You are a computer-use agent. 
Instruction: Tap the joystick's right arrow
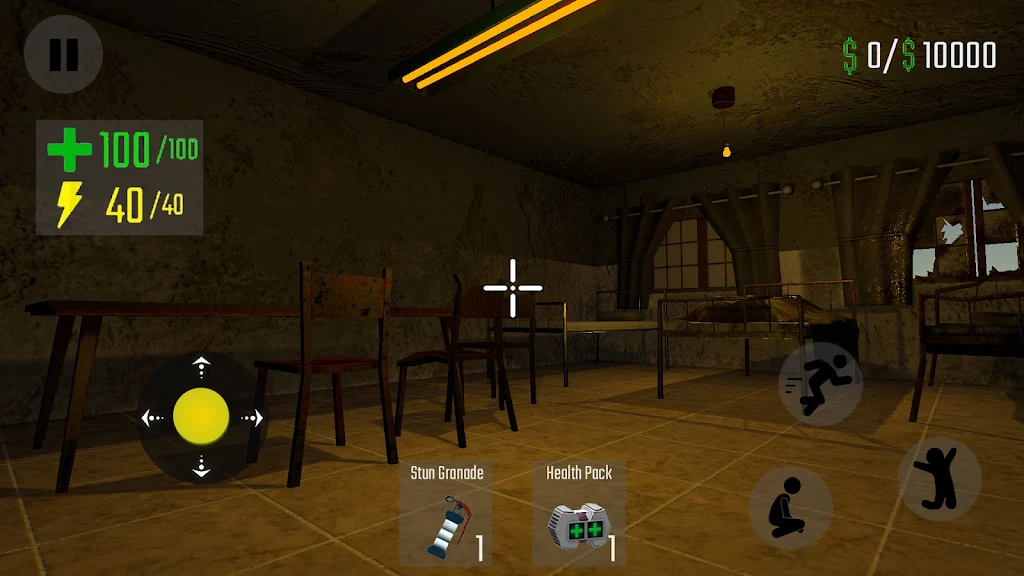point(252,418)
